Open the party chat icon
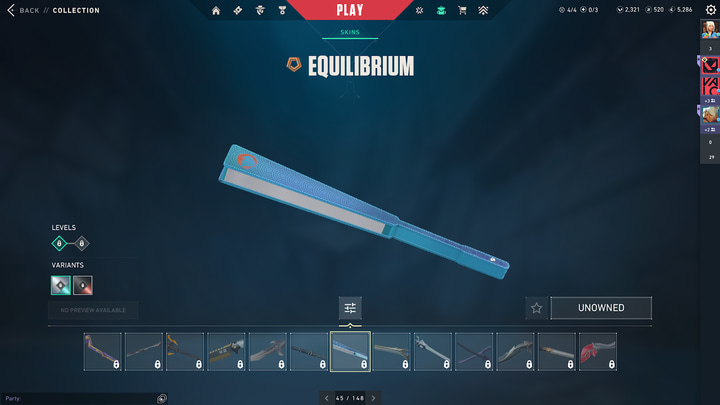720x405 pixels. click(162, 398)
